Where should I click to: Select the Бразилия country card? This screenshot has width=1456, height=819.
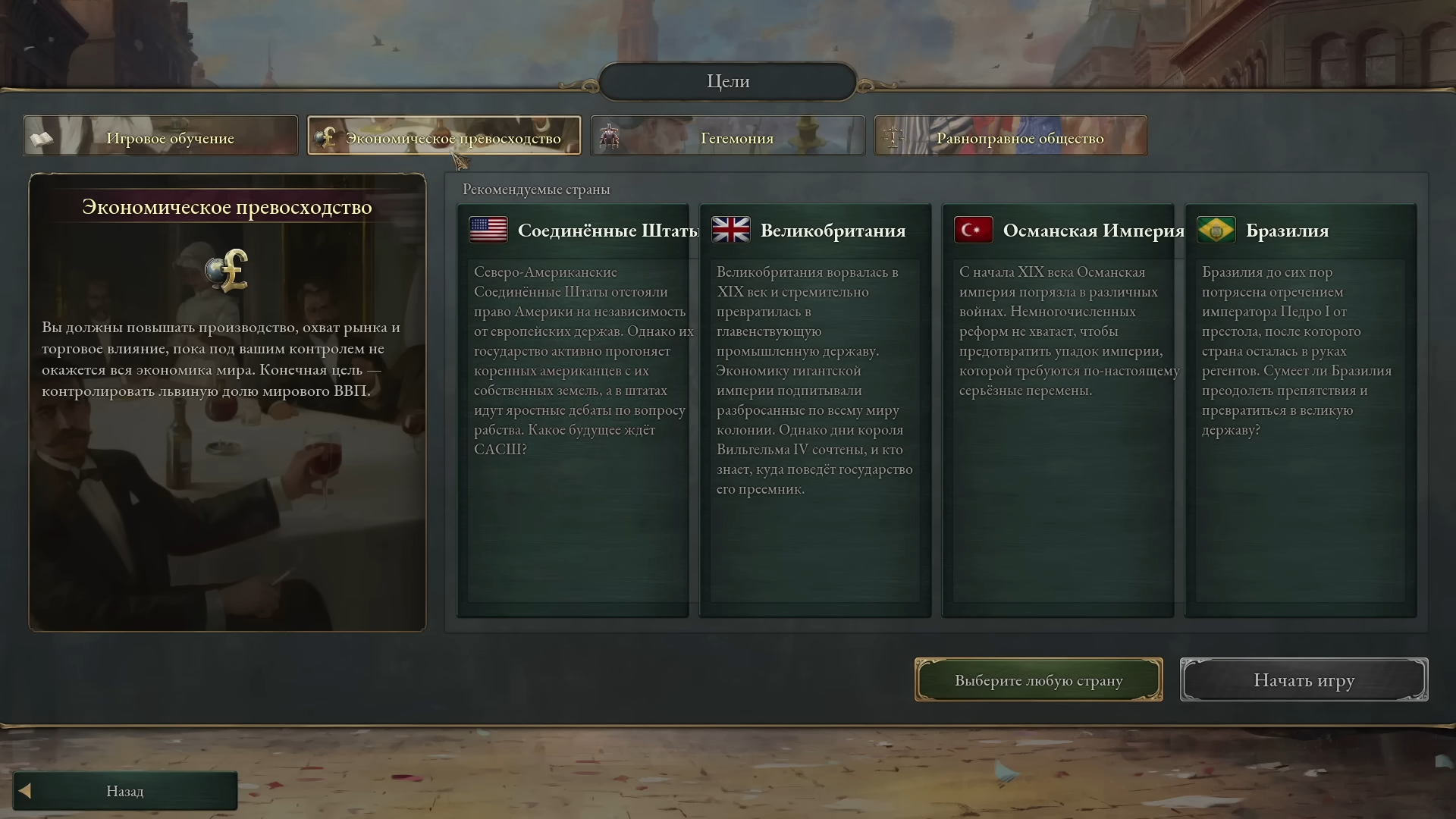tap(1301, 409)
